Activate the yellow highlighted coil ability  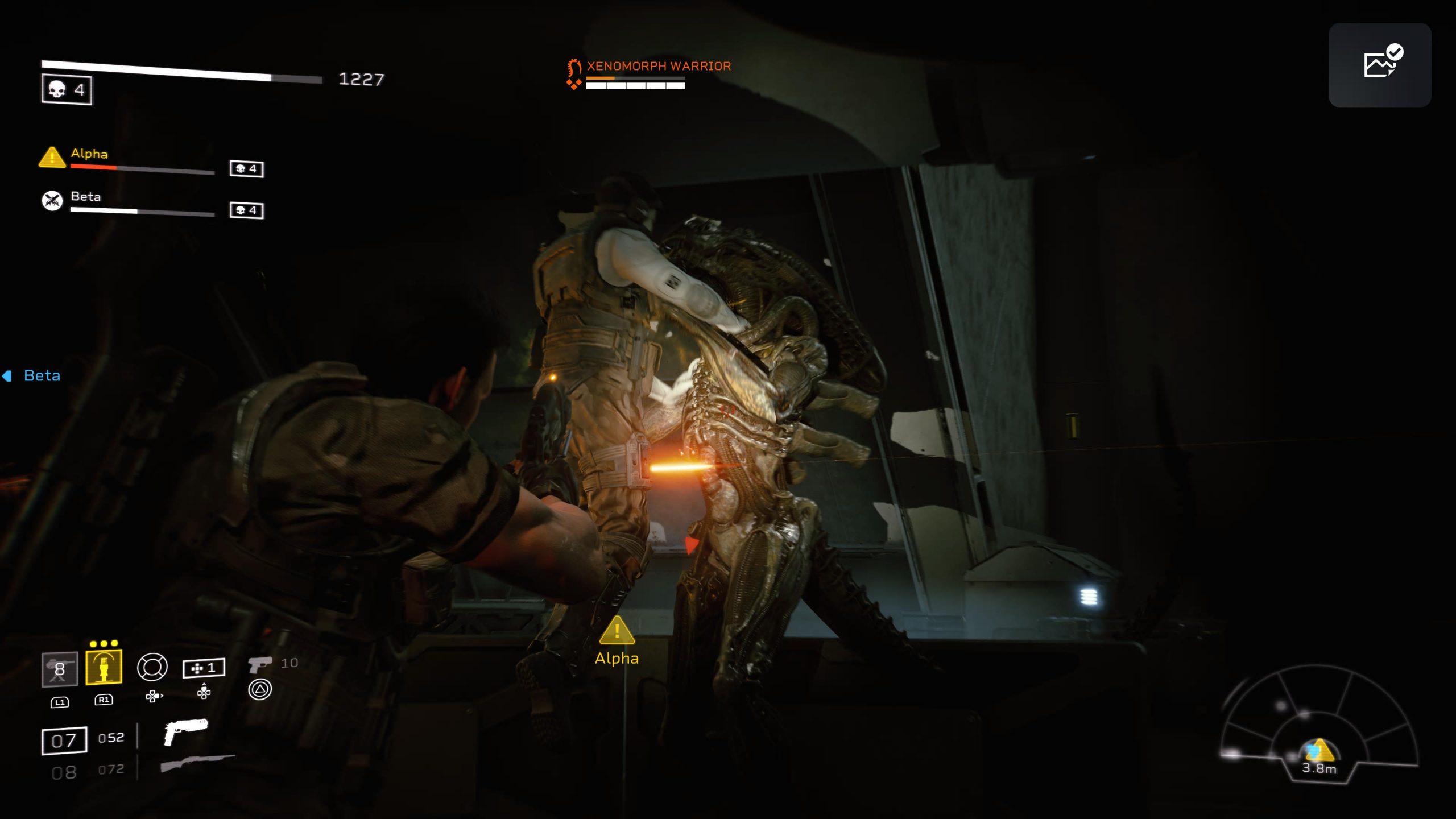click(104, 667)
